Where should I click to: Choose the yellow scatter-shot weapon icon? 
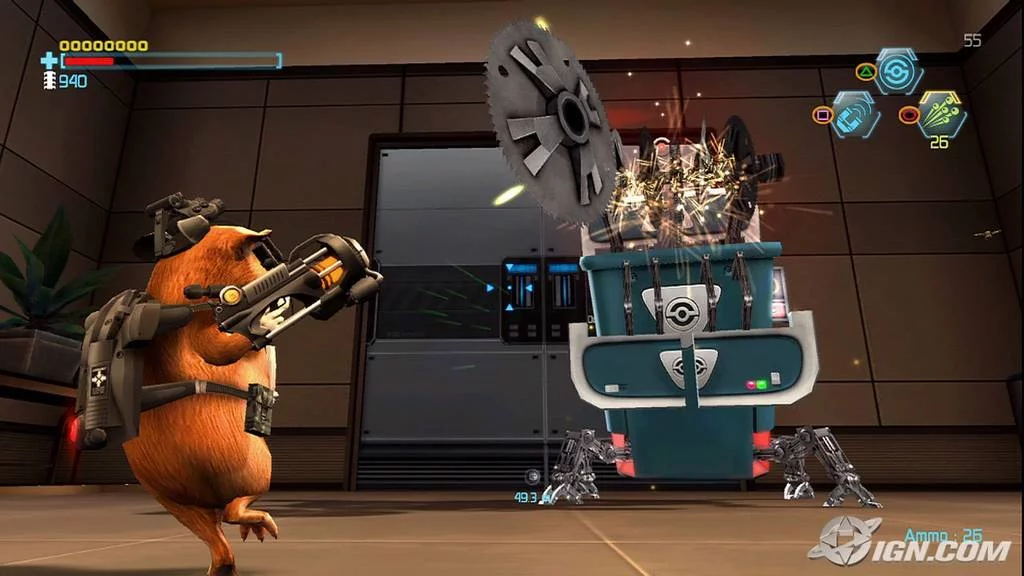941,113
